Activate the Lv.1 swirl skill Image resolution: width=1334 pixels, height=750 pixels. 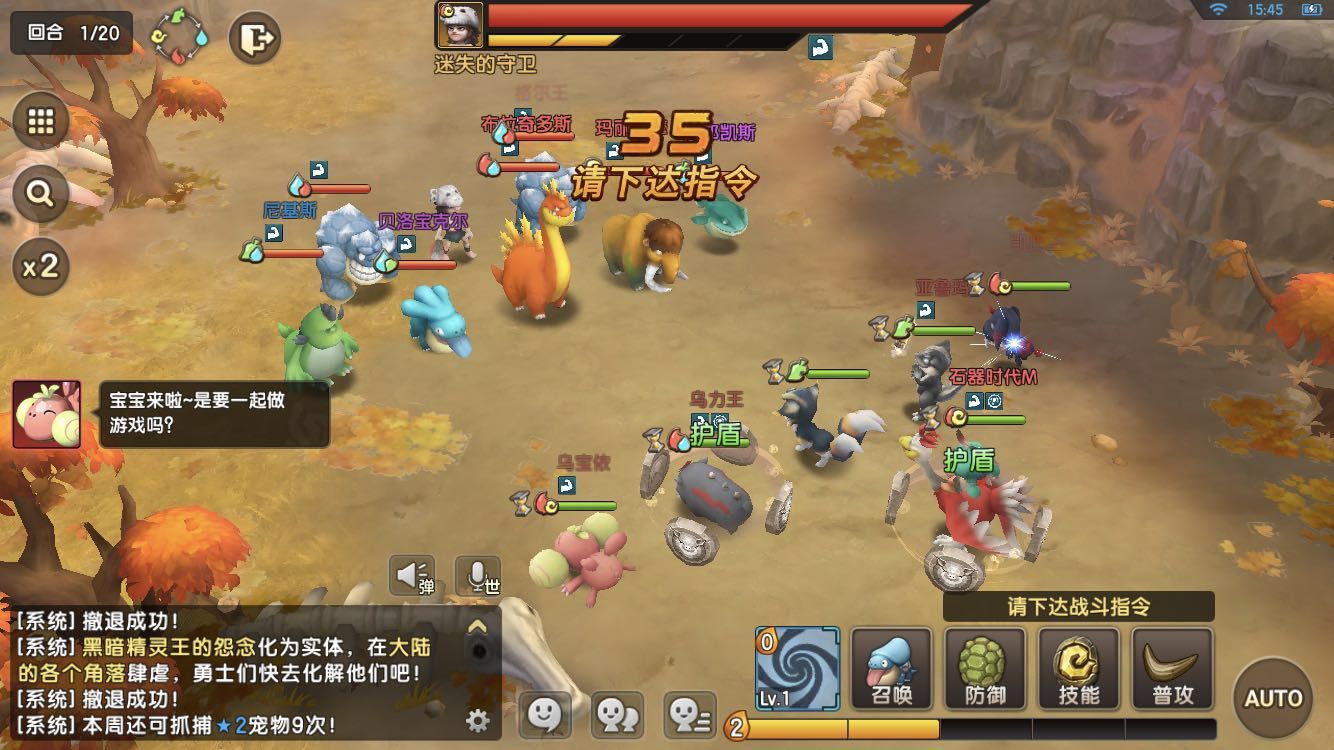pyautogui.click(x=798, y=668)
